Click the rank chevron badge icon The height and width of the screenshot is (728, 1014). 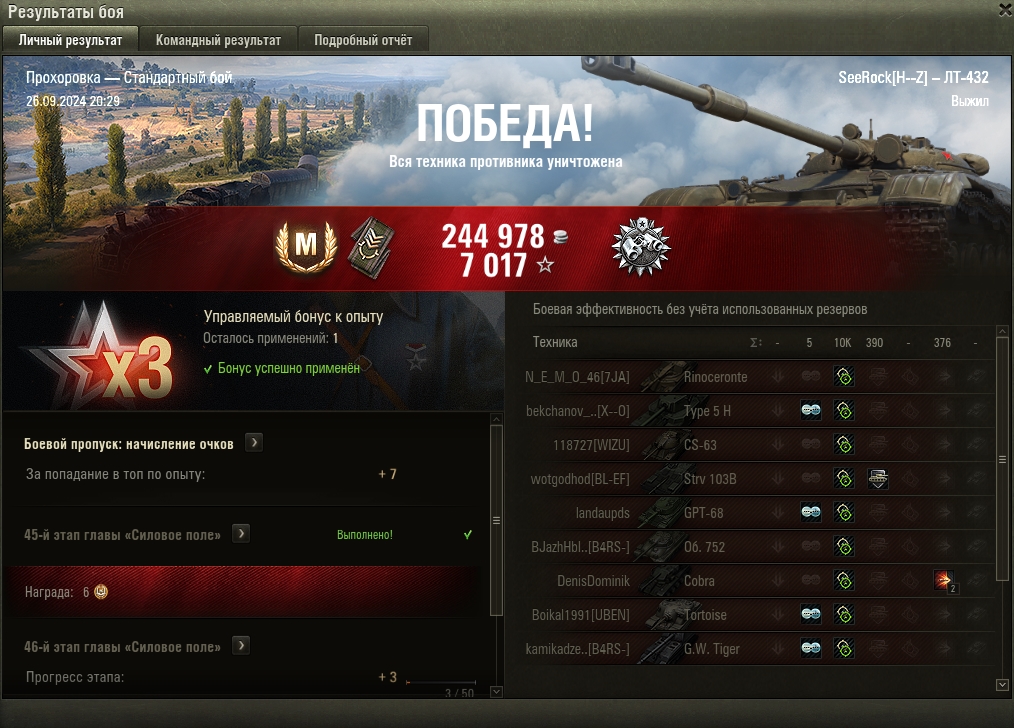pyautogui.click(x=370, y=245)
